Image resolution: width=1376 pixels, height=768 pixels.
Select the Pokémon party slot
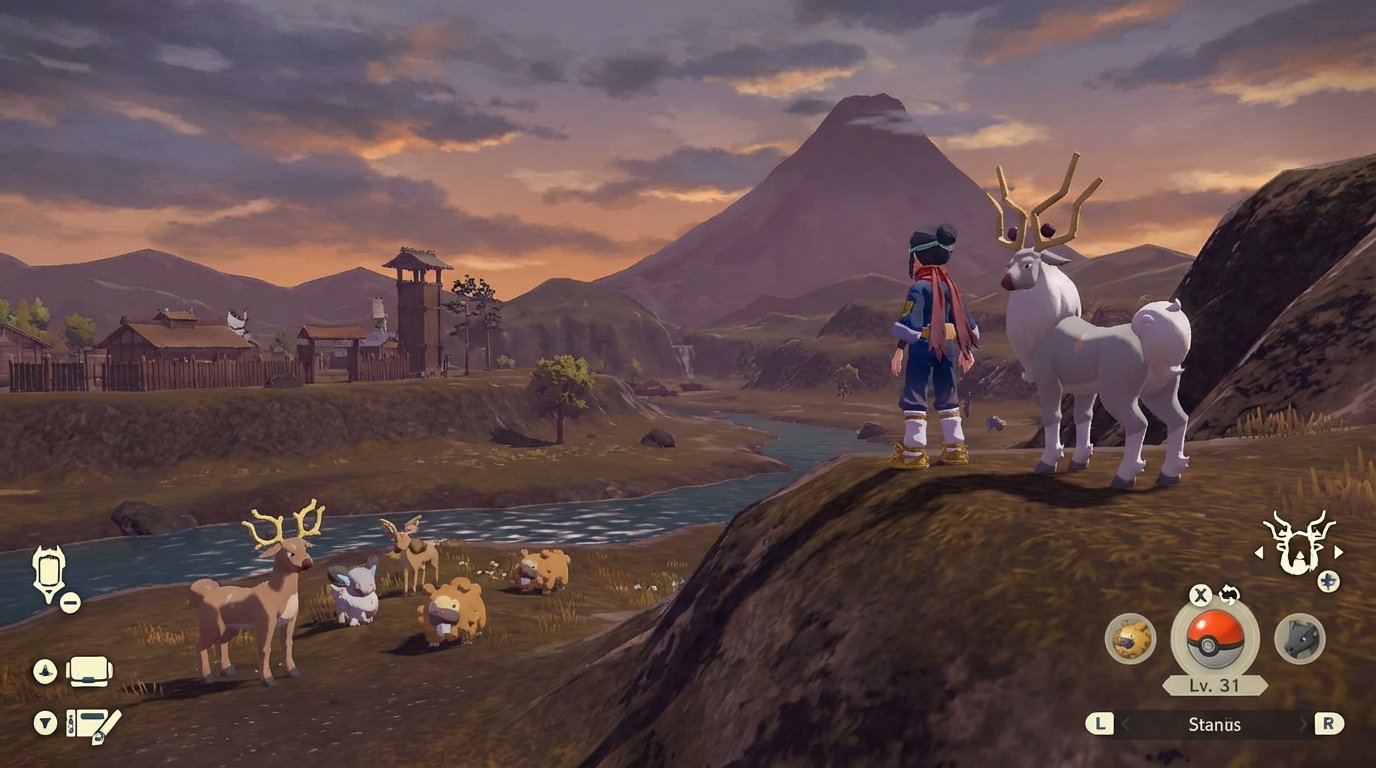(x=1298, y=639)
